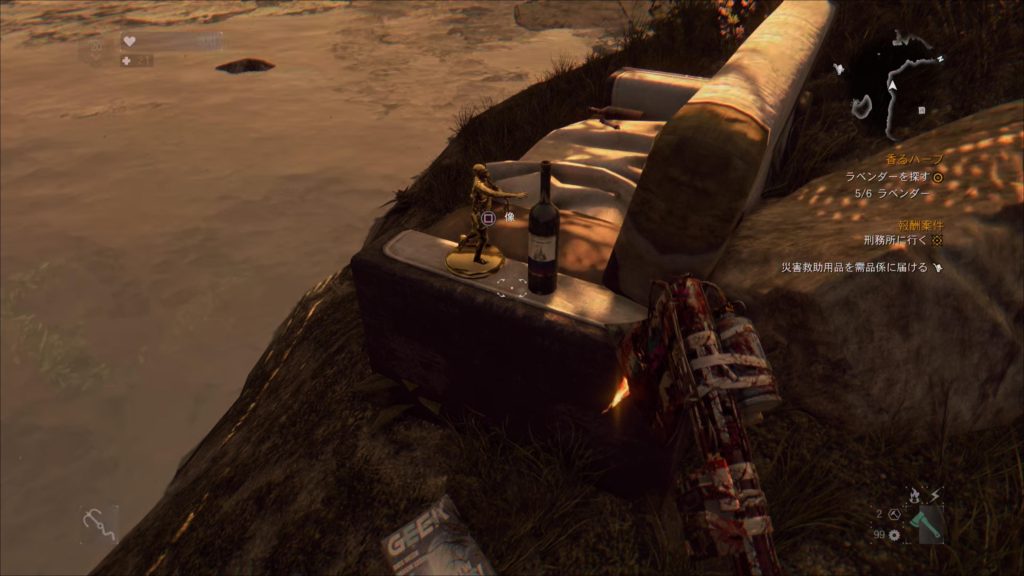The width and height of the screenshot is (1024, 576).
Task: Click the gear-shaped item count icon
Action: tap(893, 535)
